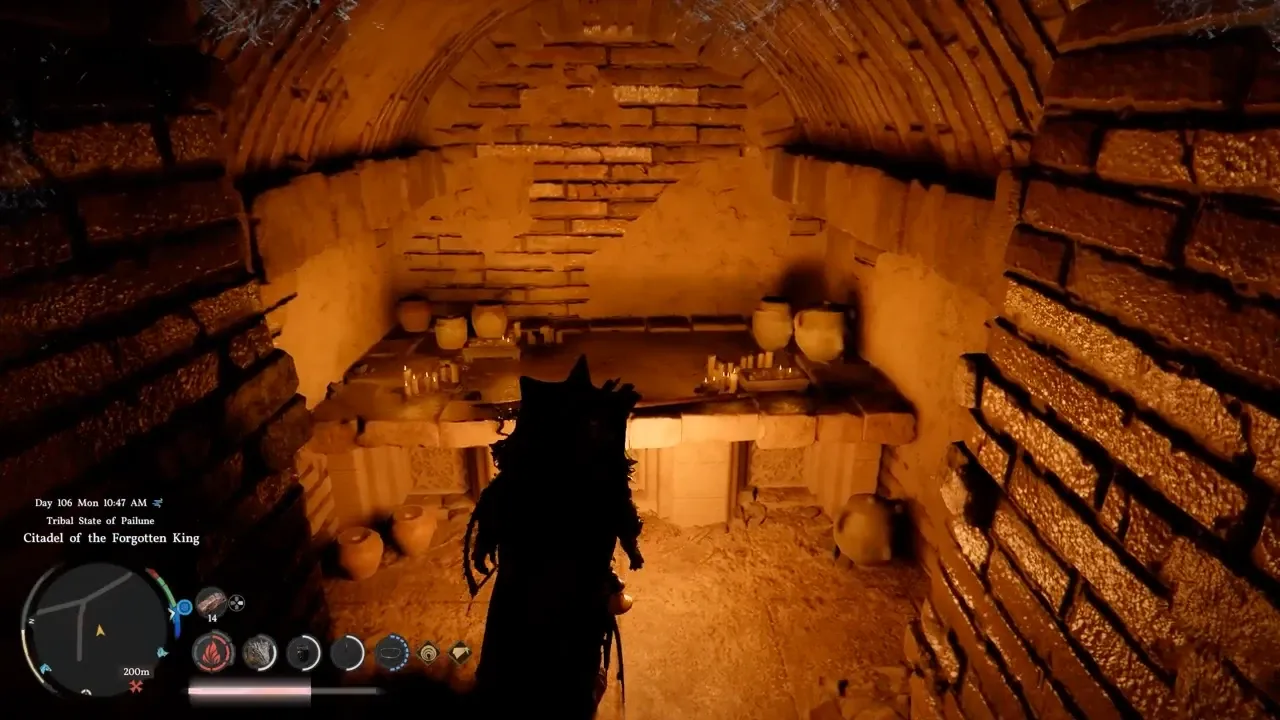The image size is (1280, 720).
Task: Click the location label Citadel of the Forgotten King
Action: [x=112, y=537]
